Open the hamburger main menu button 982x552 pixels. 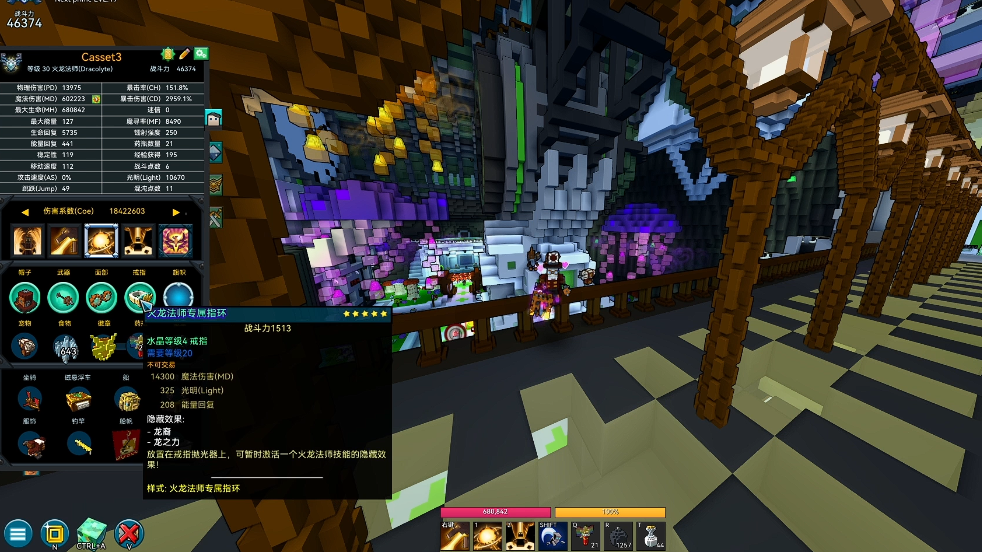18,532
